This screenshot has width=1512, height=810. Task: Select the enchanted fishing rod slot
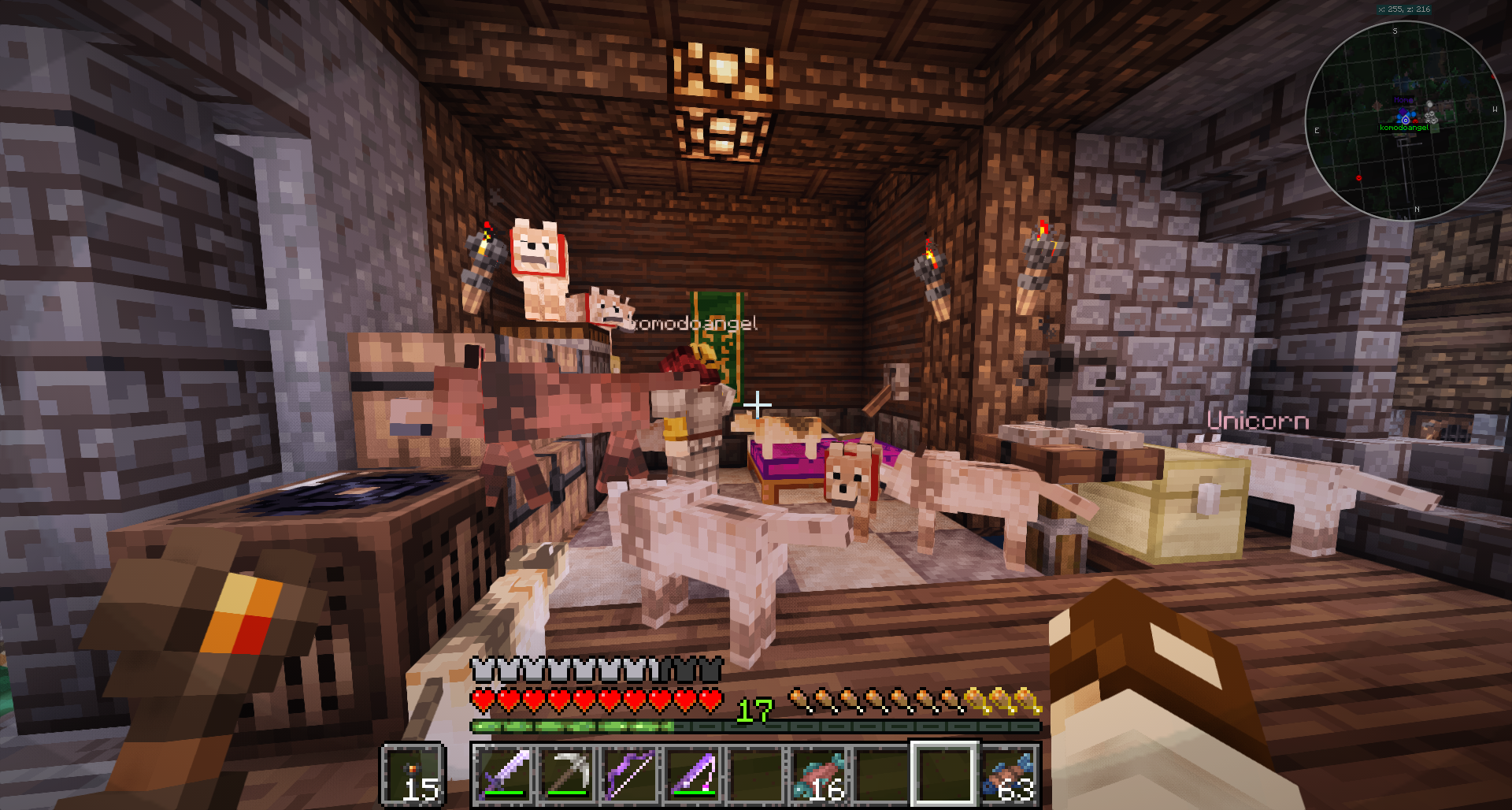click(694, 774)
